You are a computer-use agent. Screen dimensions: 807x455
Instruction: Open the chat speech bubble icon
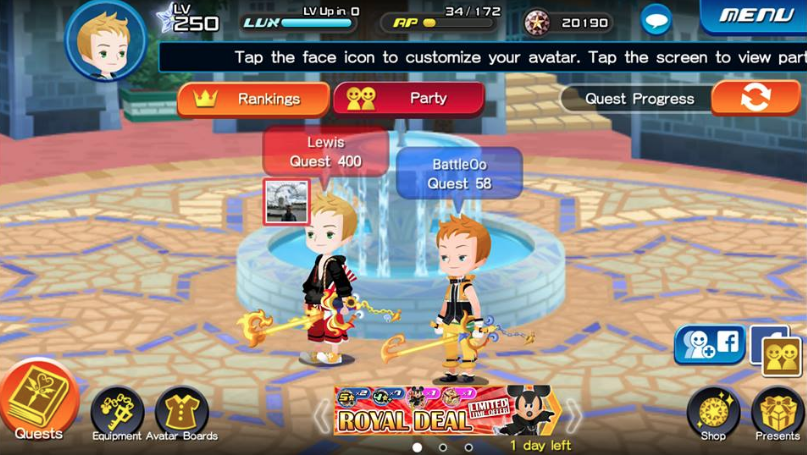tap(656, 20)
